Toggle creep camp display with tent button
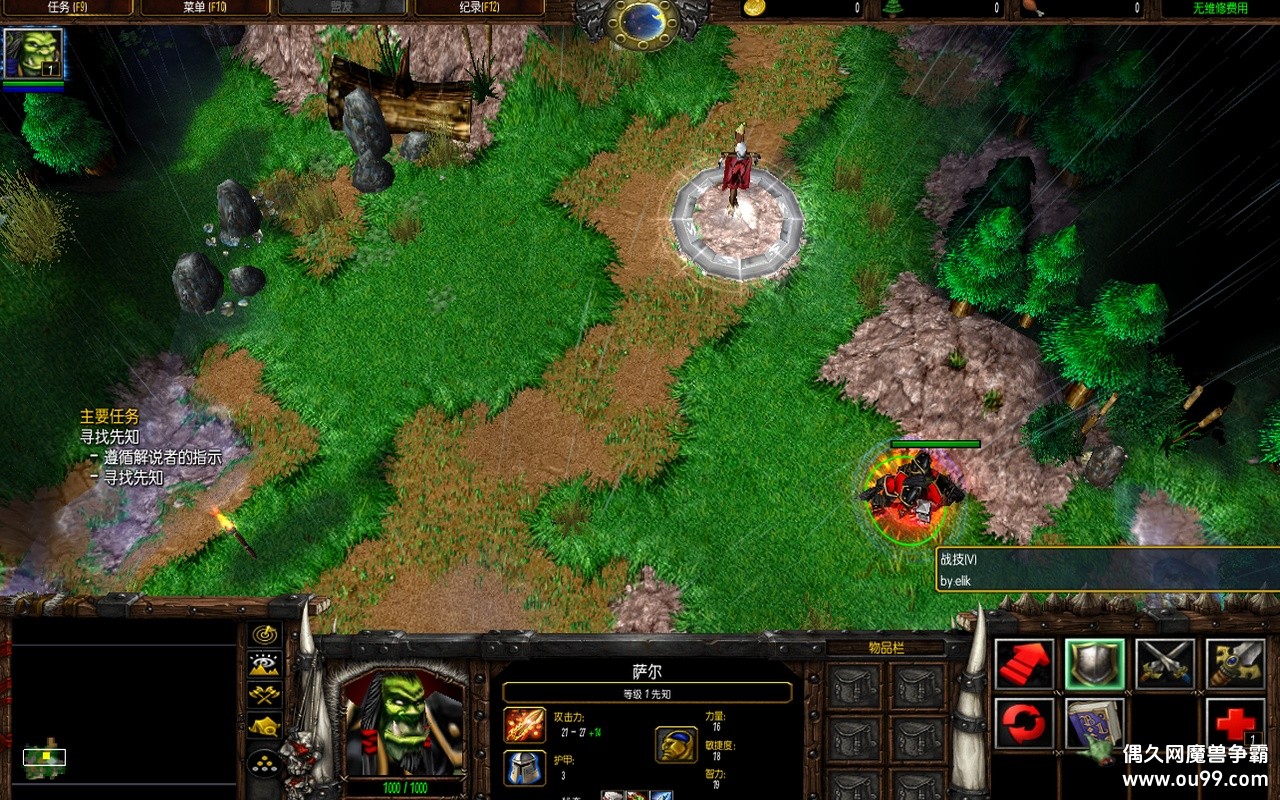Viewport: 1280px width, 800px height. (265, 726)
